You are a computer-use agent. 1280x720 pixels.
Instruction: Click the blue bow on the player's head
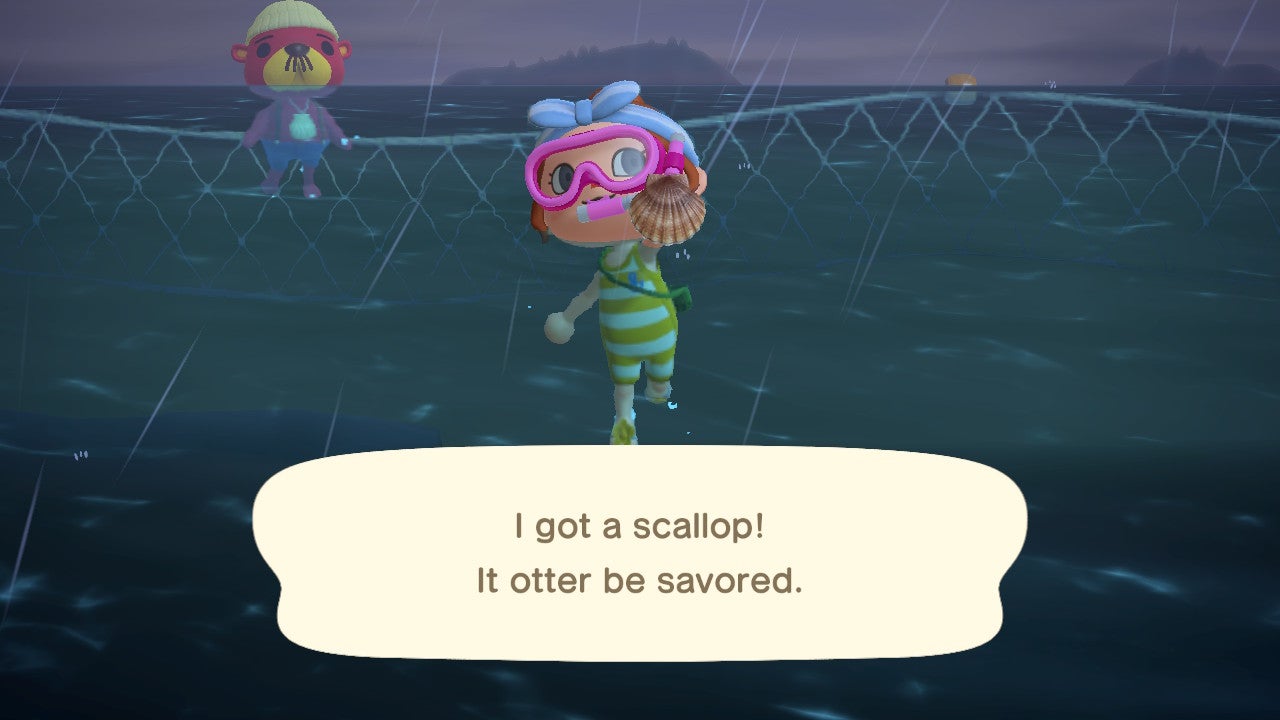(x=585, y=110)
